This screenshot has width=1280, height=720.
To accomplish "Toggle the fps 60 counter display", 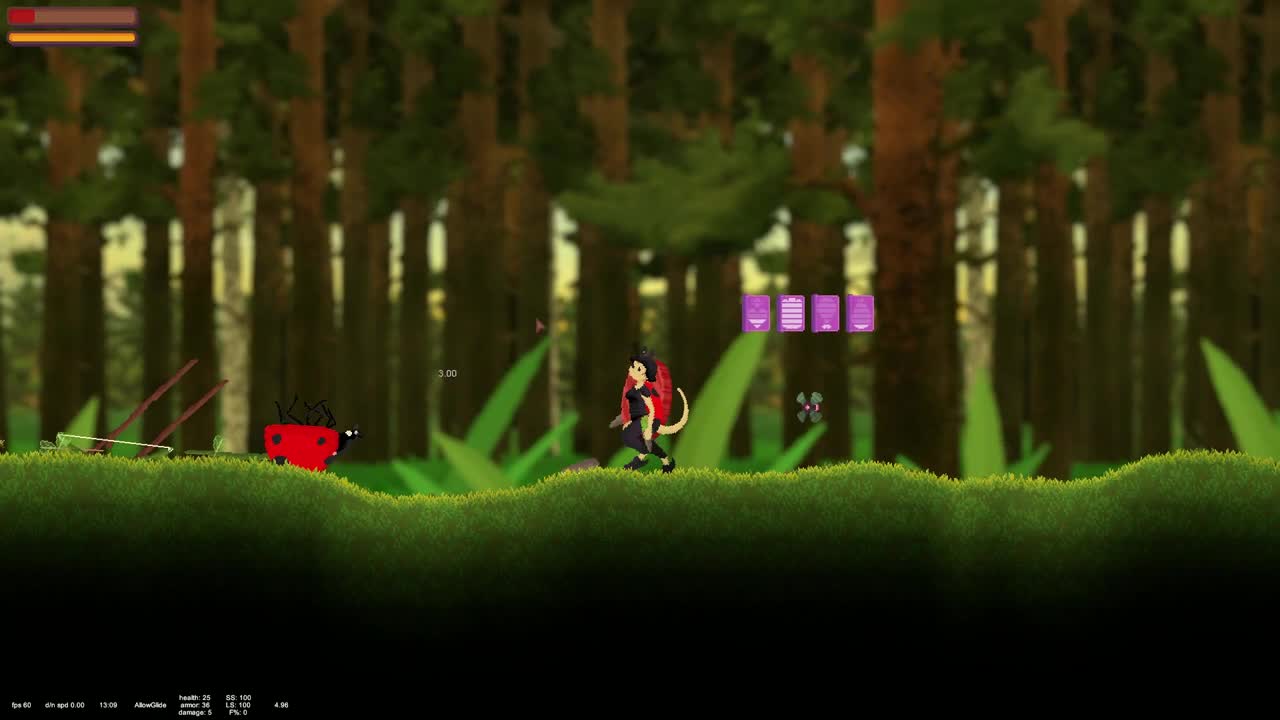I will pos(21,704).
